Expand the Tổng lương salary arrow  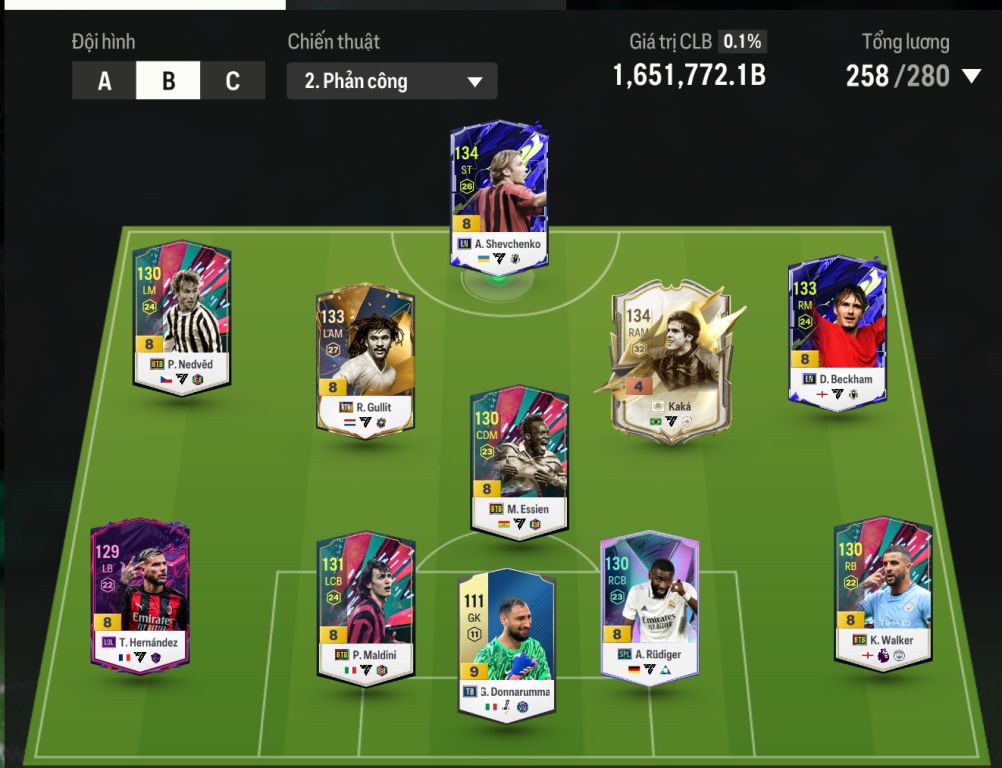[971, 76]
